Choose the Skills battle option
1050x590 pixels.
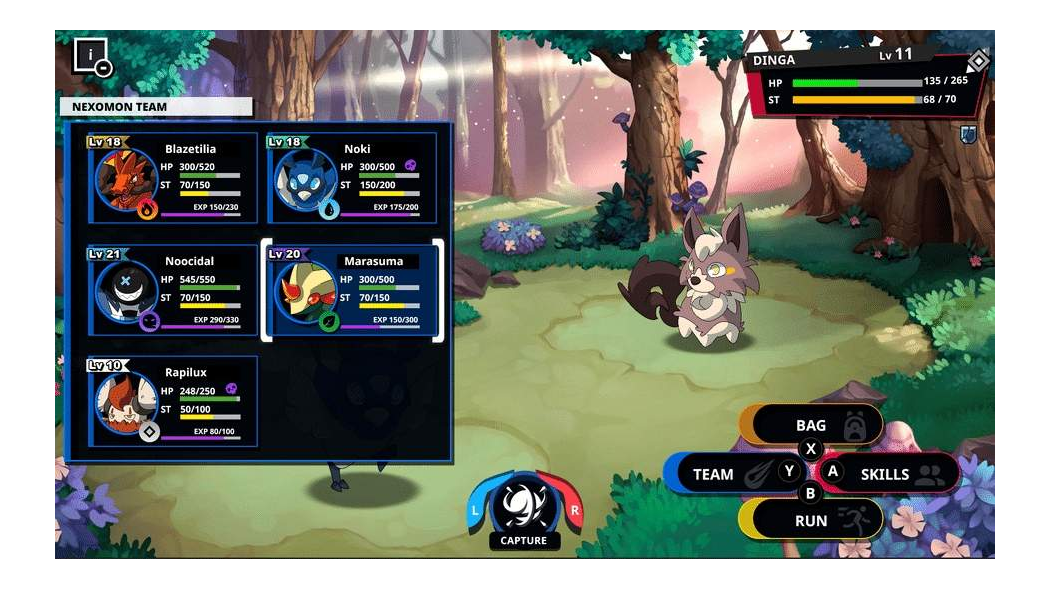[890, 474]
